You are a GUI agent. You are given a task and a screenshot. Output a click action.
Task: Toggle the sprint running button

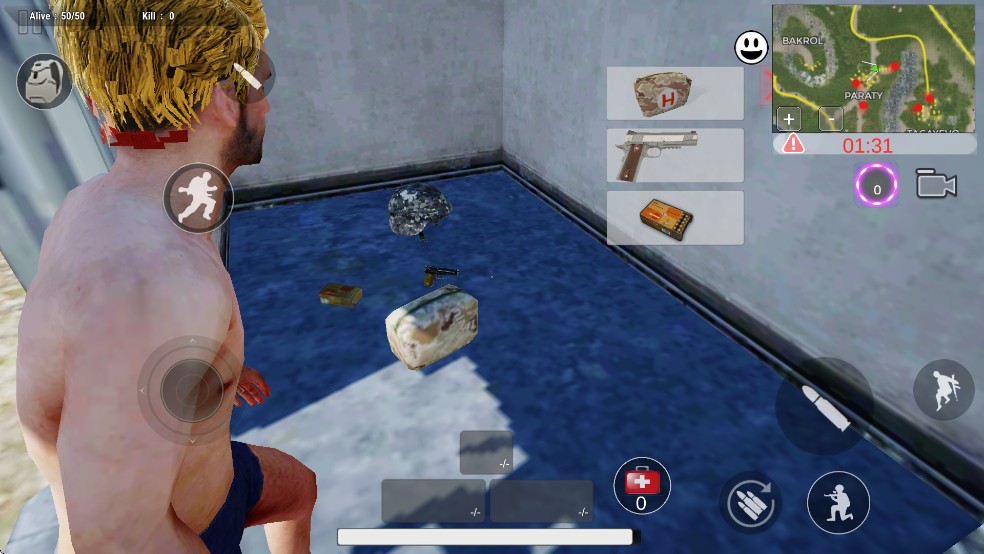tap(198, 197)
